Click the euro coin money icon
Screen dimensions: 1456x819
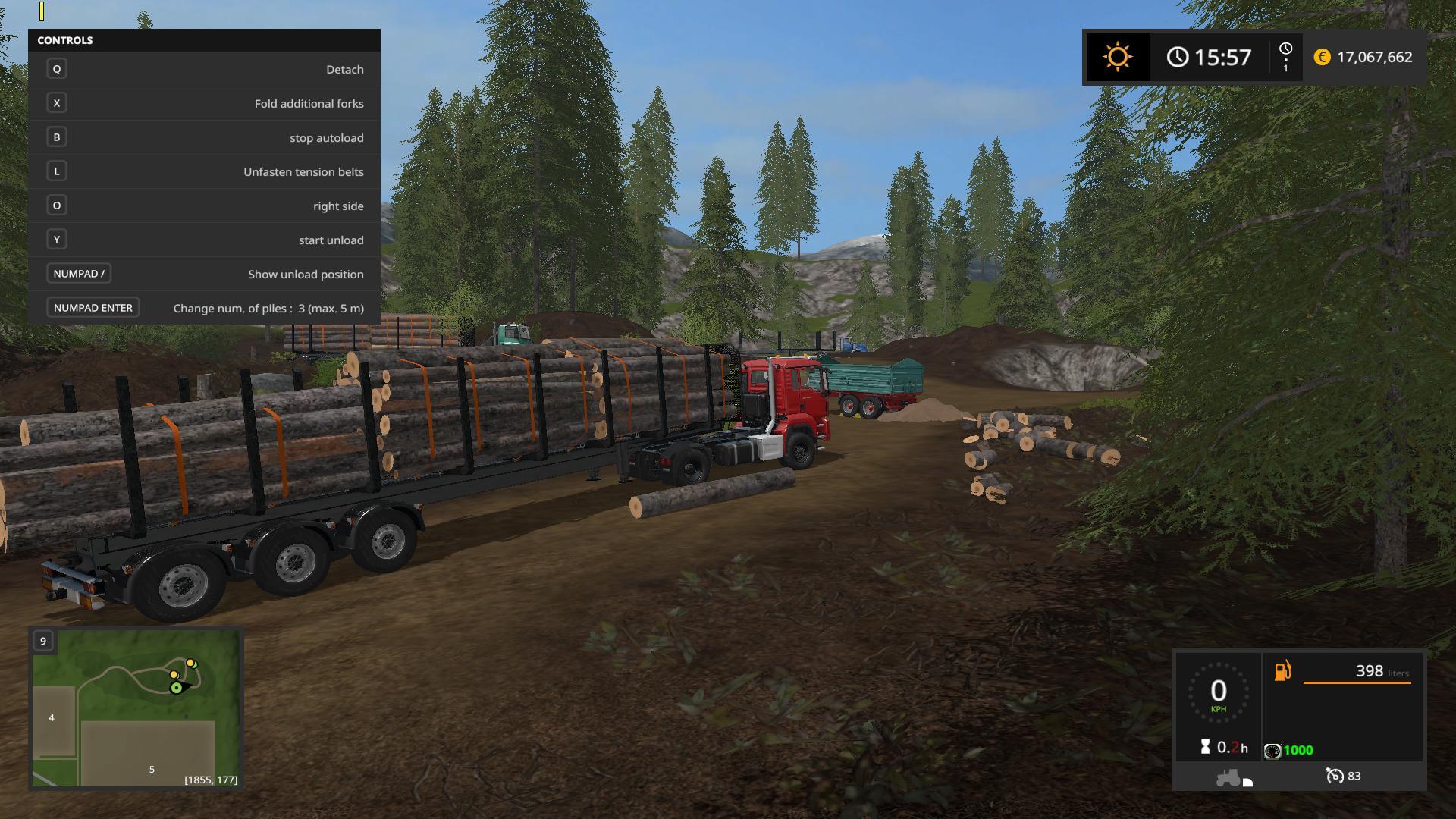point(1322,58)
